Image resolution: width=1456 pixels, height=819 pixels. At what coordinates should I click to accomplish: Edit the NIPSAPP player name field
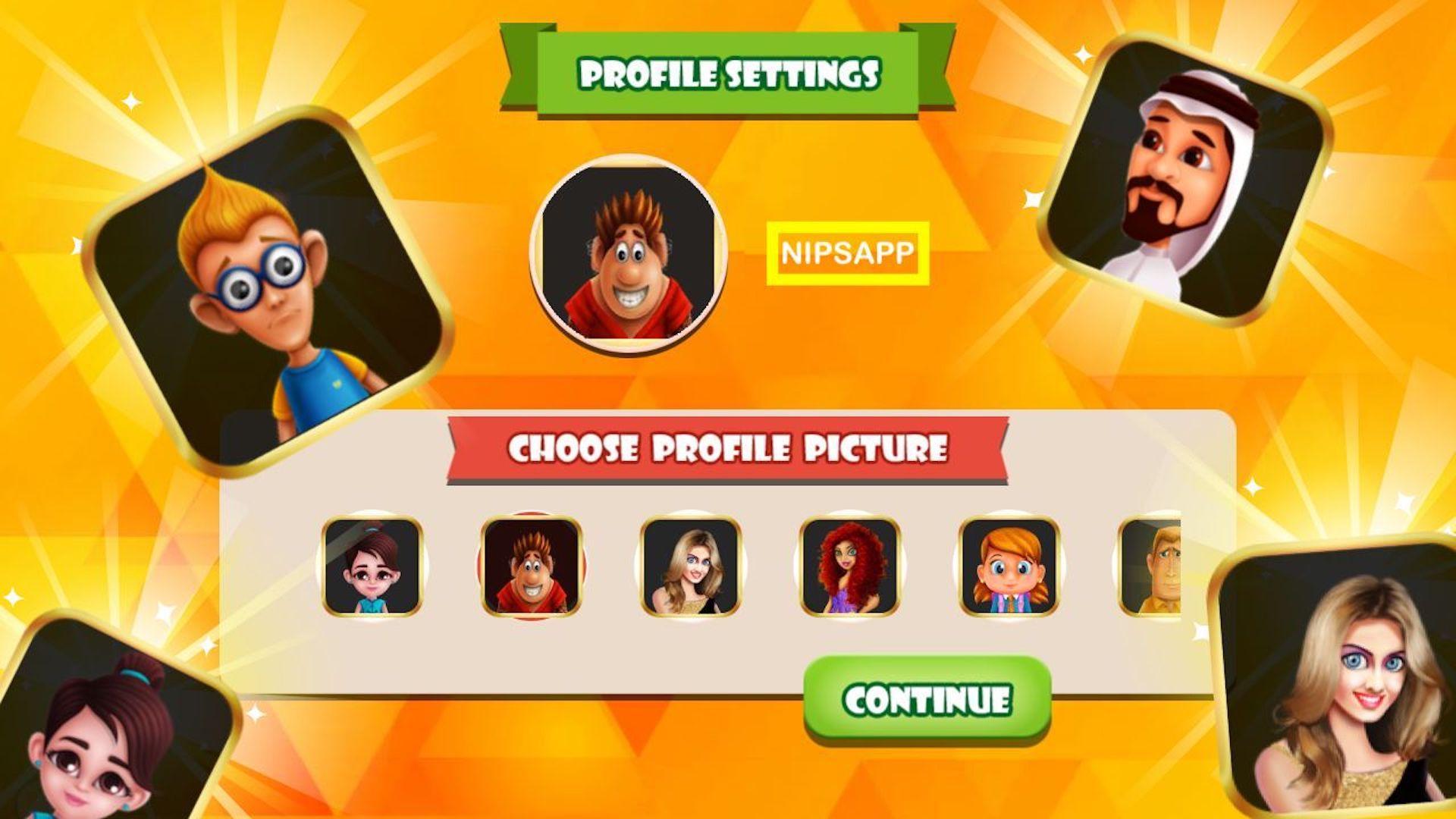pos(847,253)
